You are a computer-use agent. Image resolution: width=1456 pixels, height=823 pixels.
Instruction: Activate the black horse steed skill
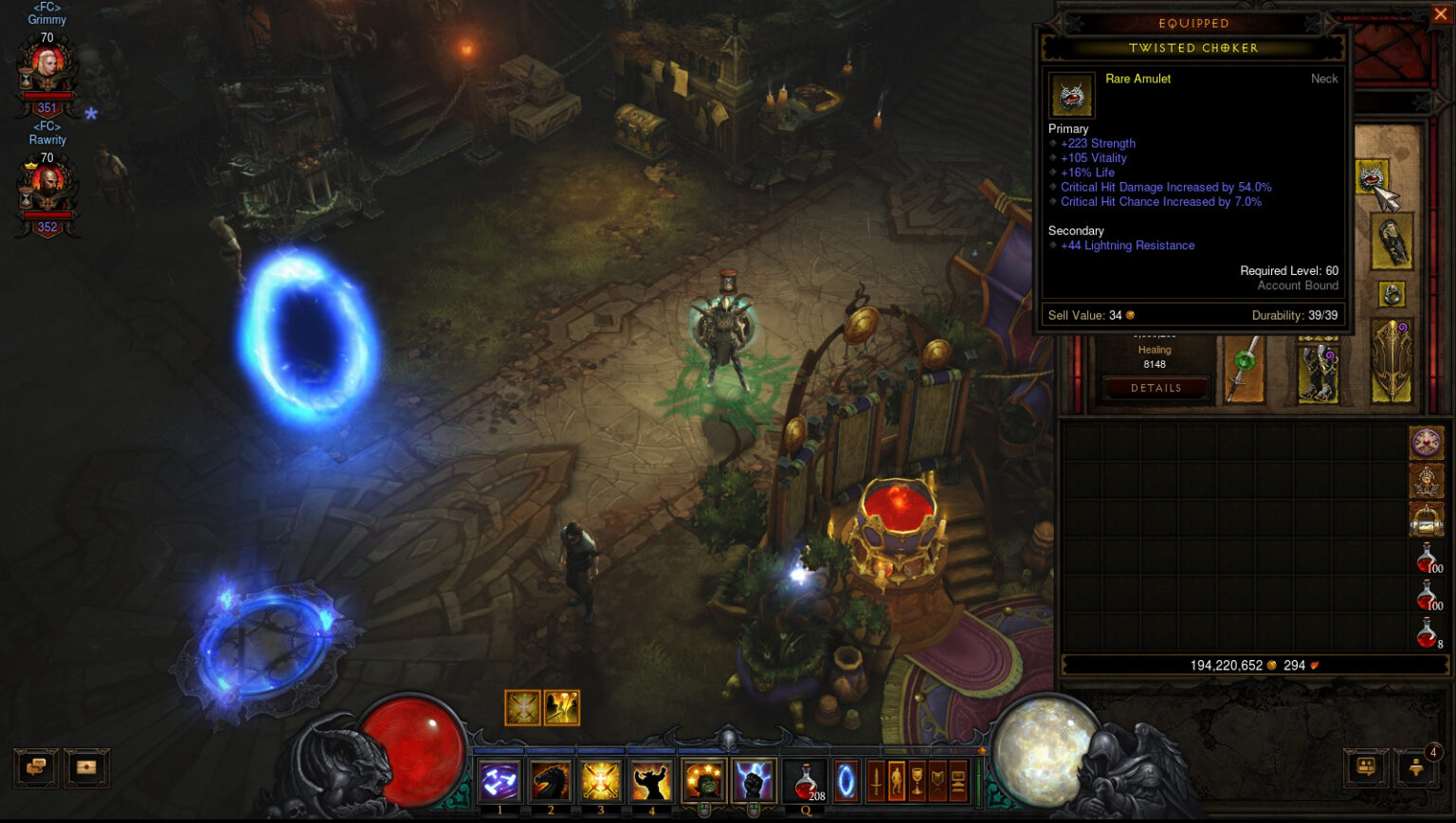tap(550, 781)
